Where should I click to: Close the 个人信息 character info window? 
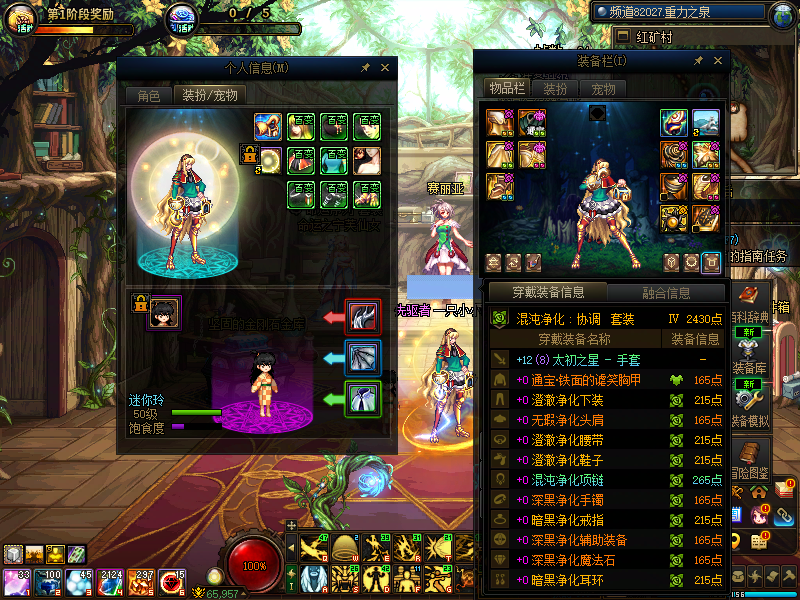(x=384, y=68)
